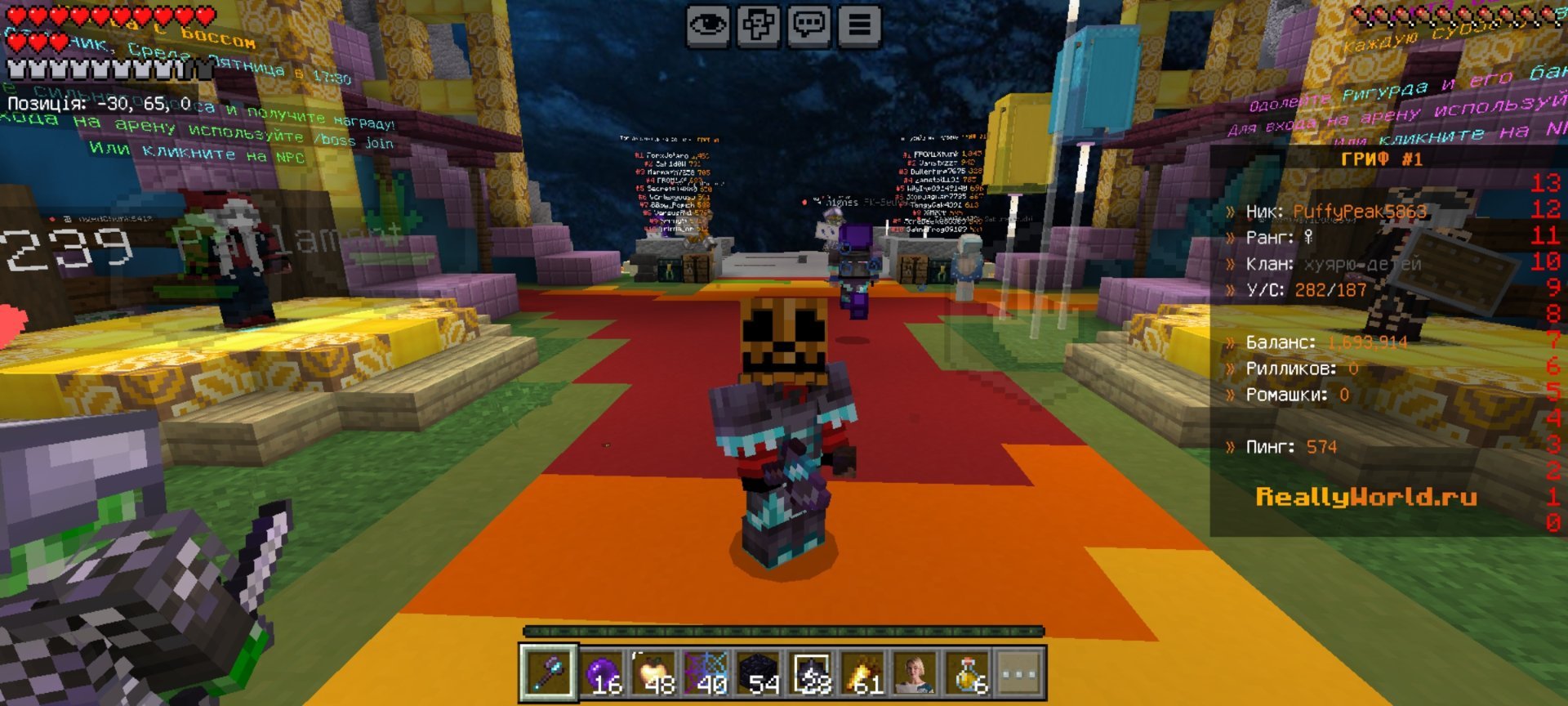This screenshot has width=1568, height=706.
Task: Open the emote menu button
Action: [x=758, y=25]
